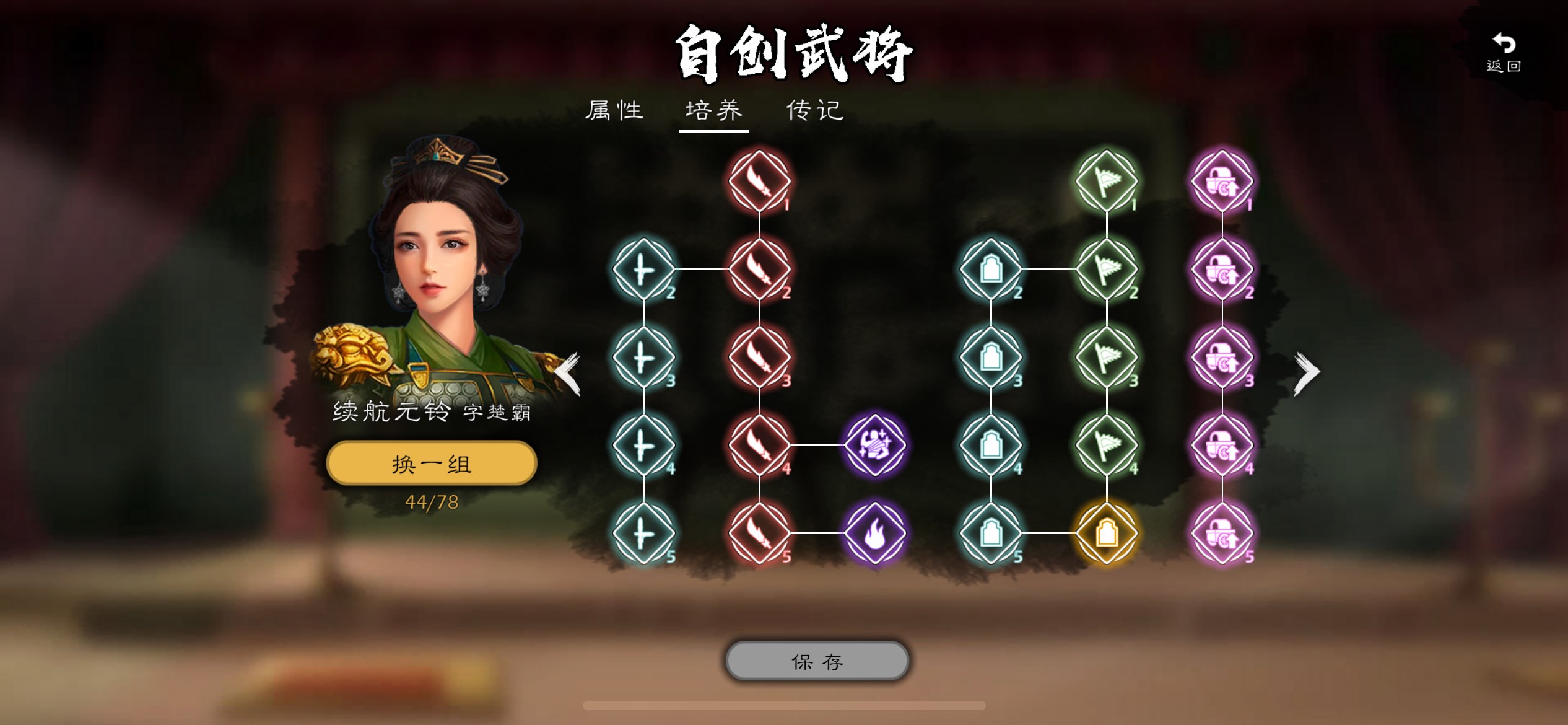The image size is (1568, 725).
Task: Select the red blade skill level 5
Action: coord(759,534)
